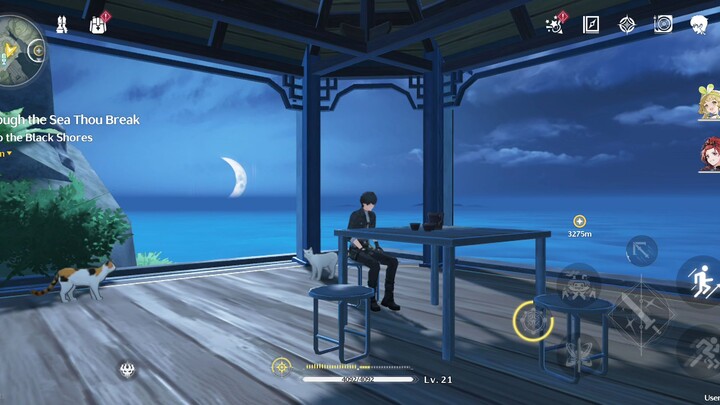Open the guidebook compass-book icon
Screen dimensions: 720x405
pos(591,24)
